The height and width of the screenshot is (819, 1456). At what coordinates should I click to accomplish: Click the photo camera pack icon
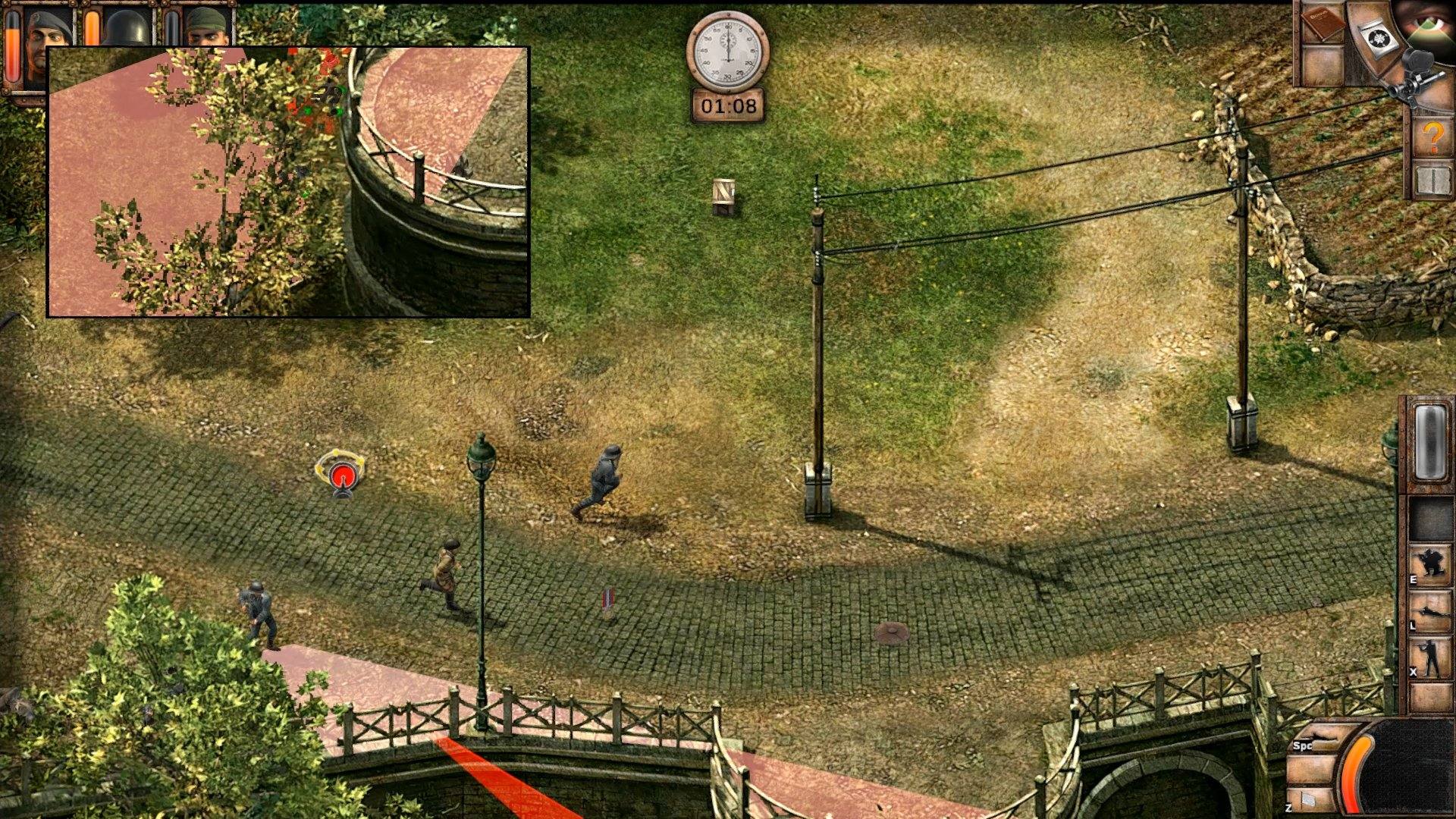[1379, 36]
